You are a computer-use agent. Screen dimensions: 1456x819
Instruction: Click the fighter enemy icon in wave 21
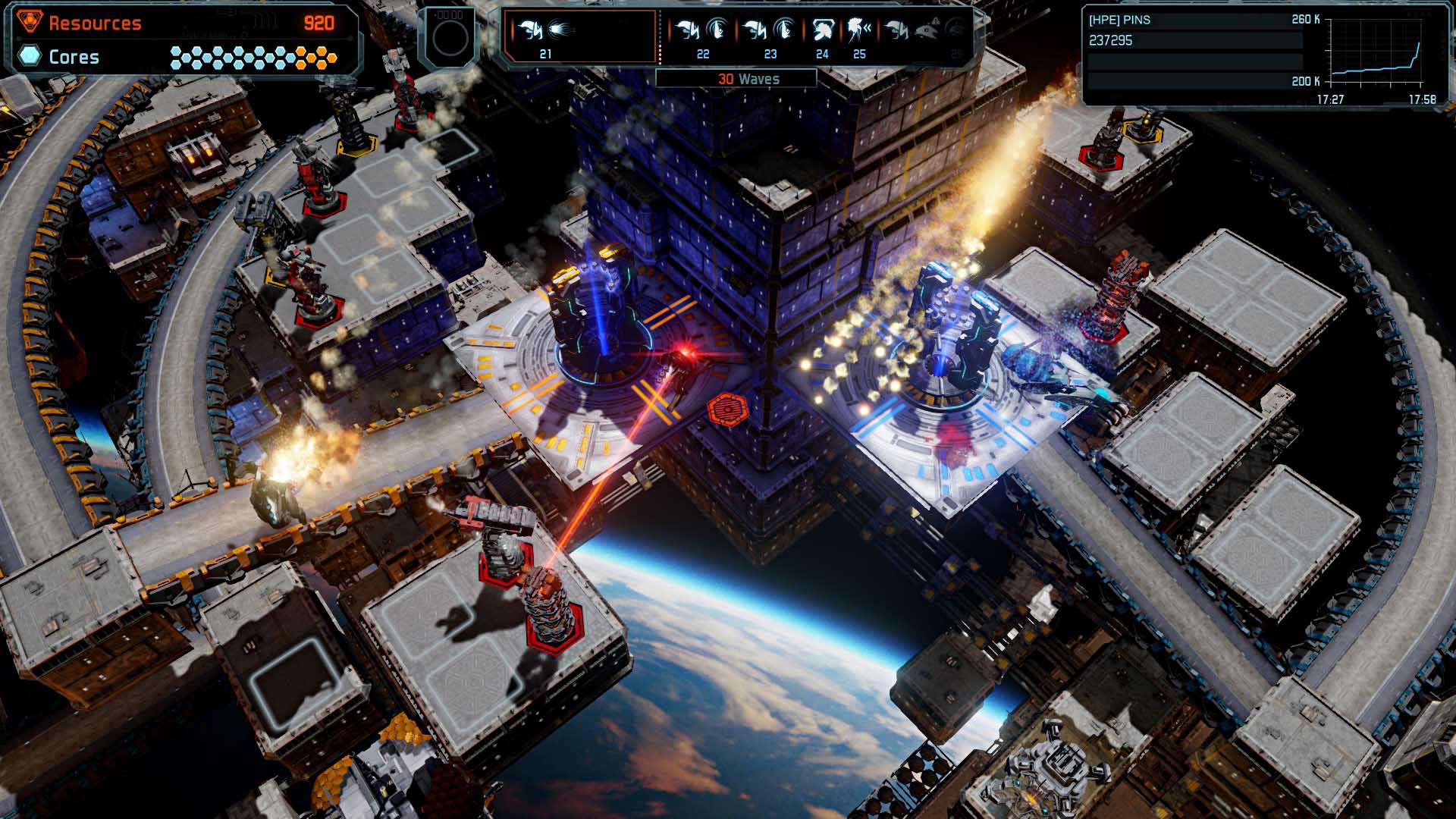point(531,30)
